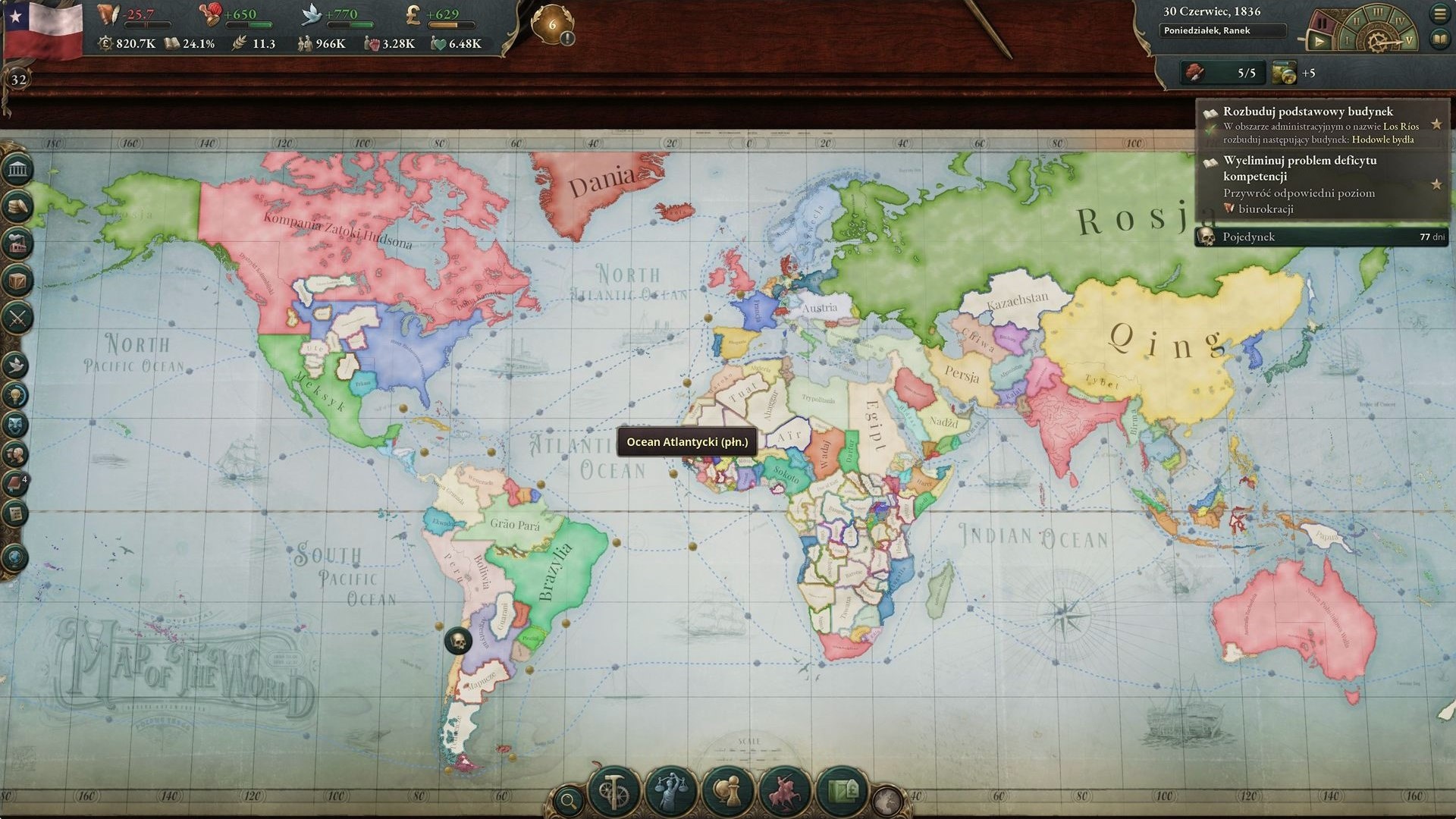Toggle game speed to level V
This screenshot has width=1456, height=819.
(x=1409, y=40)
